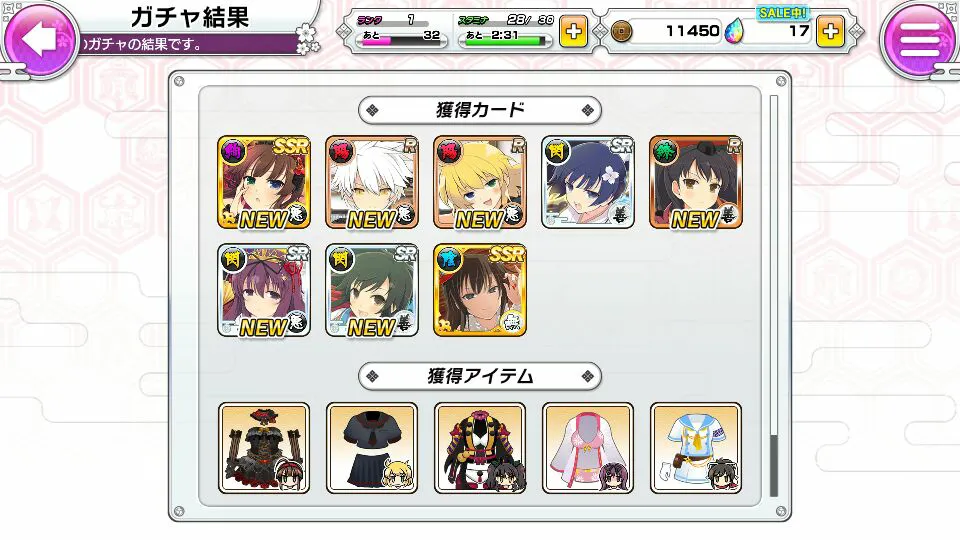Select the brown-haired SSR card marked NEW
Image resolution: width=960 pixels, height=540 pixels.
(x=264, y=182)
